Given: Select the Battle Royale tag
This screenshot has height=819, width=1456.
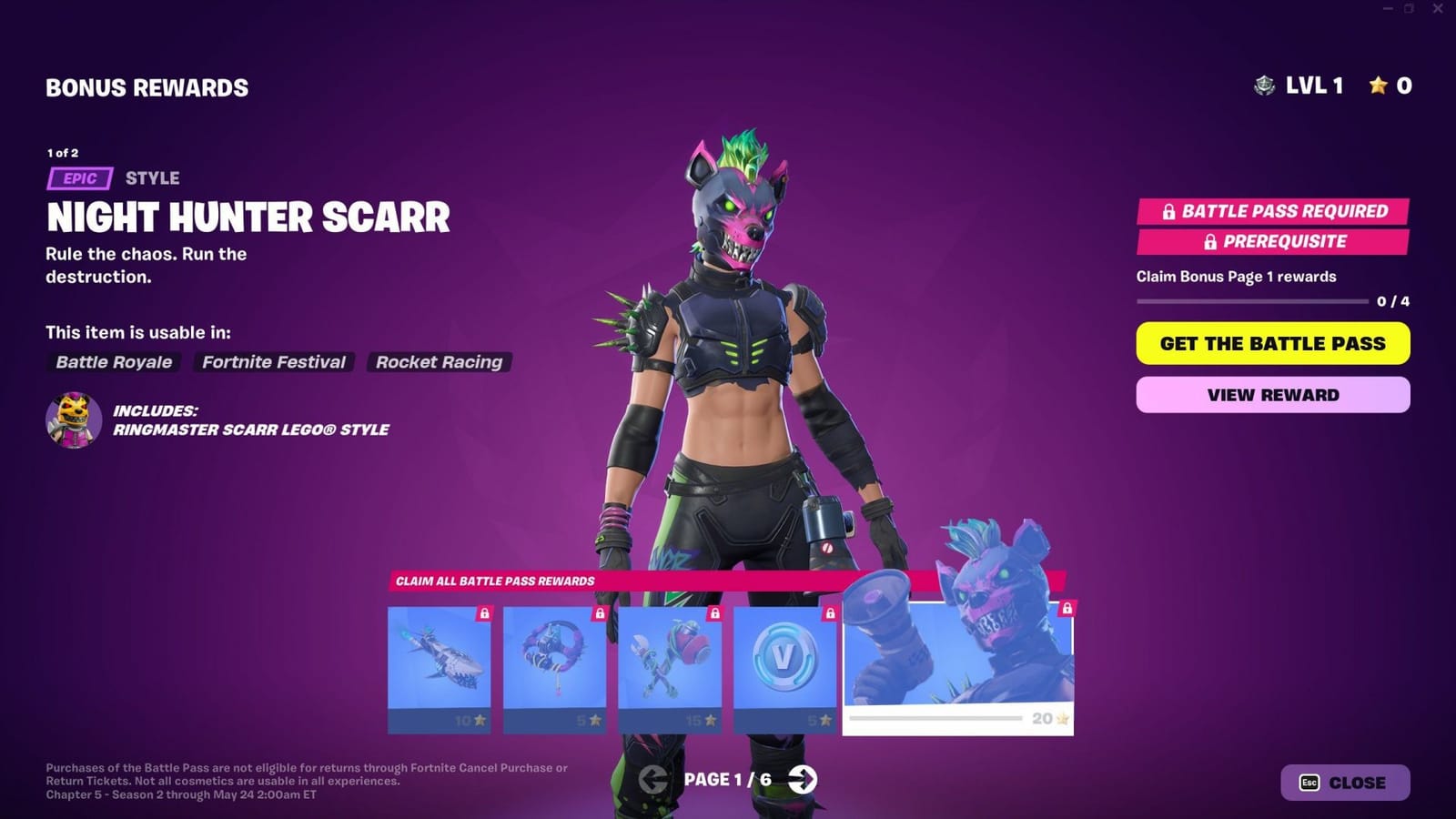Looking at the screenshot, I should click(113, 362).
